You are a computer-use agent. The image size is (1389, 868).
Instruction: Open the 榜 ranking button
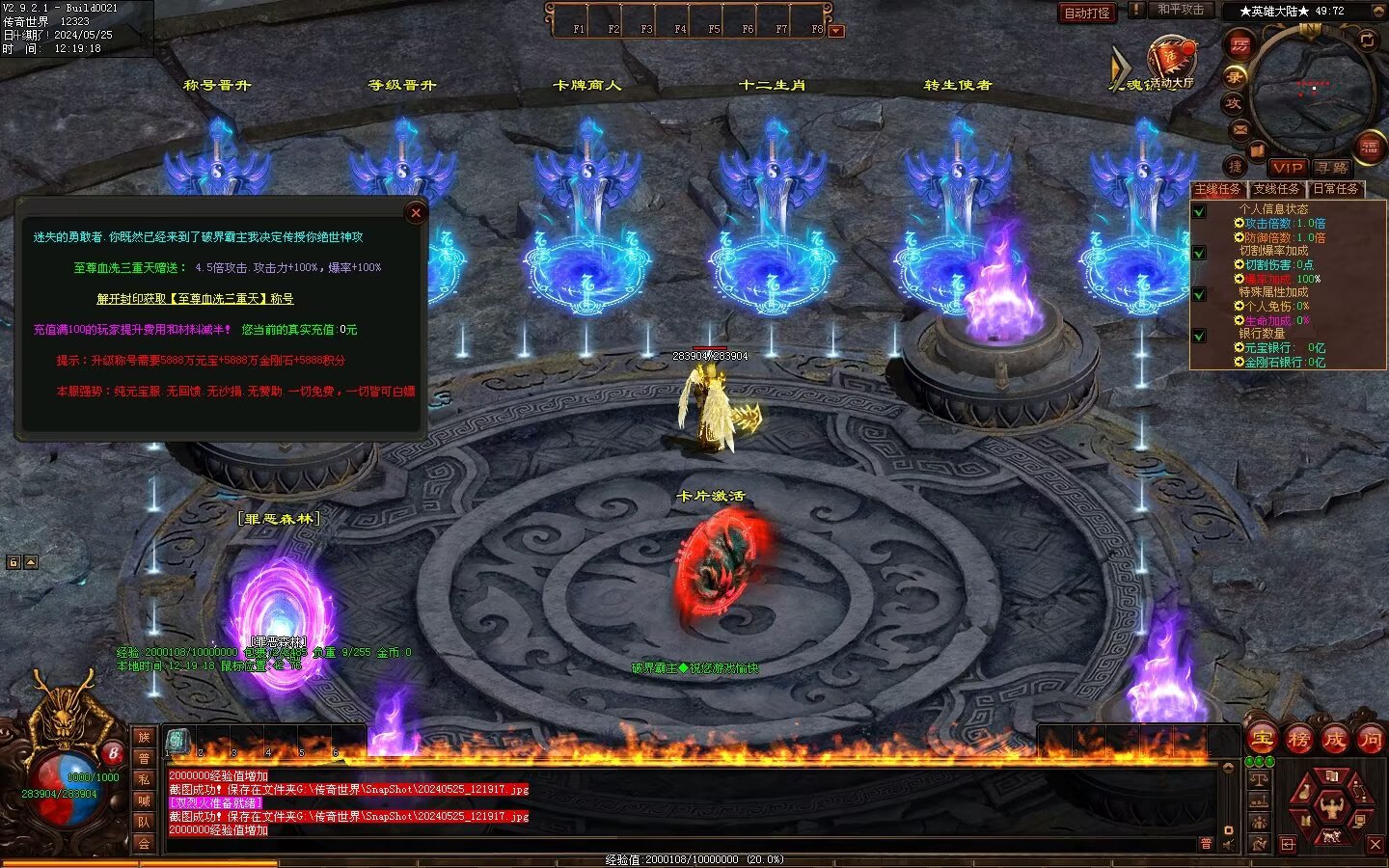pos(1298,740)
